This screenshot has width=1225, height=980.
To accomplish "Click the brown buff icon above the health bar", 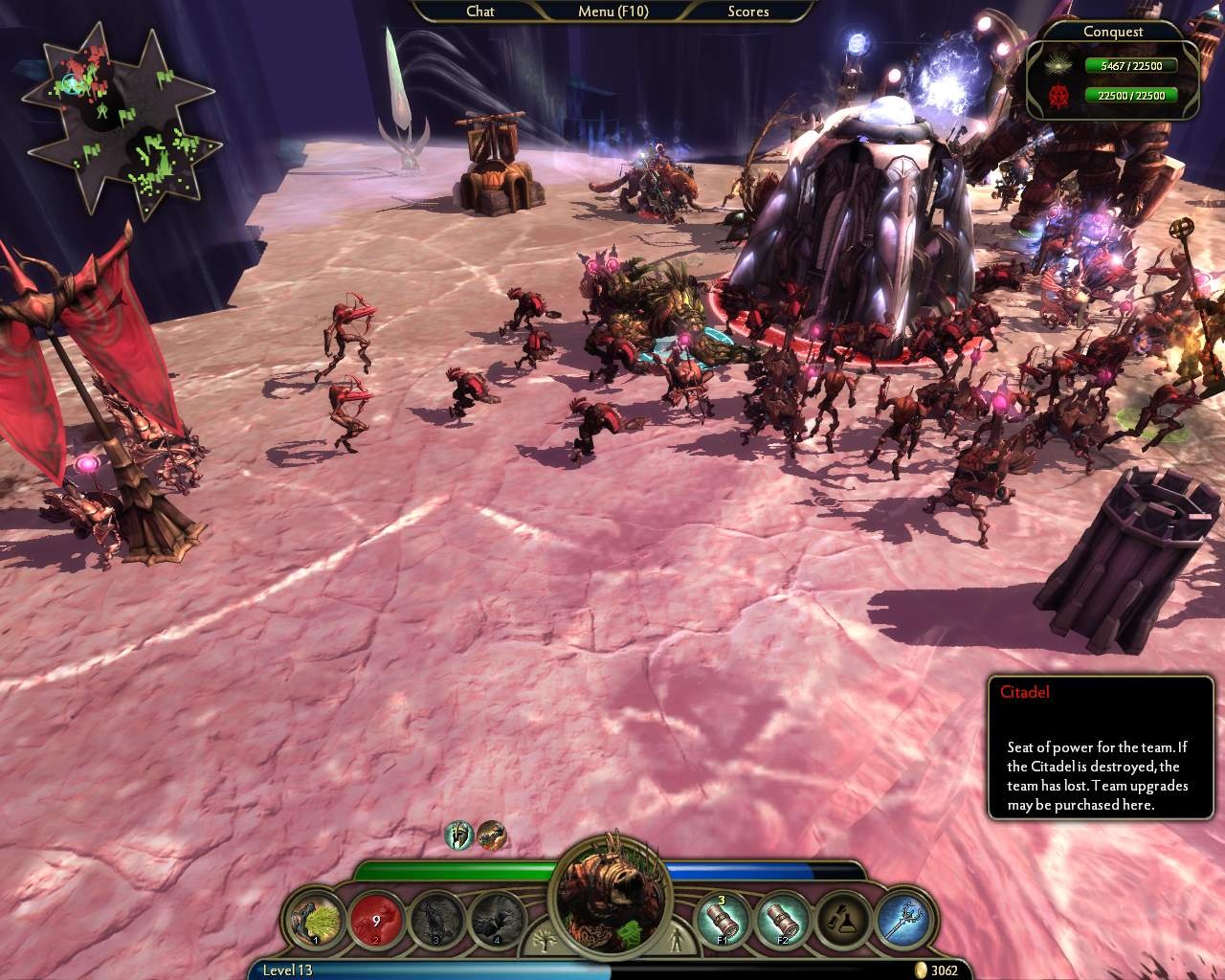I will (491, 835).
